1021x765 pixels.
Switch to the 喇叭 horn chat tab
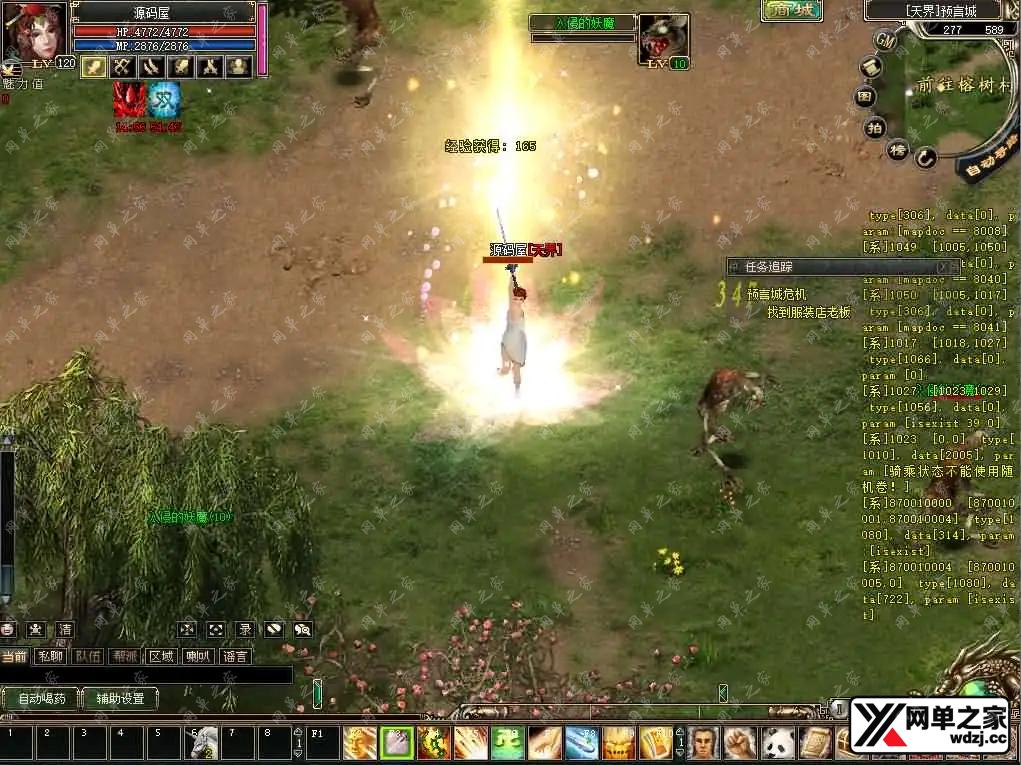(198, 657)
